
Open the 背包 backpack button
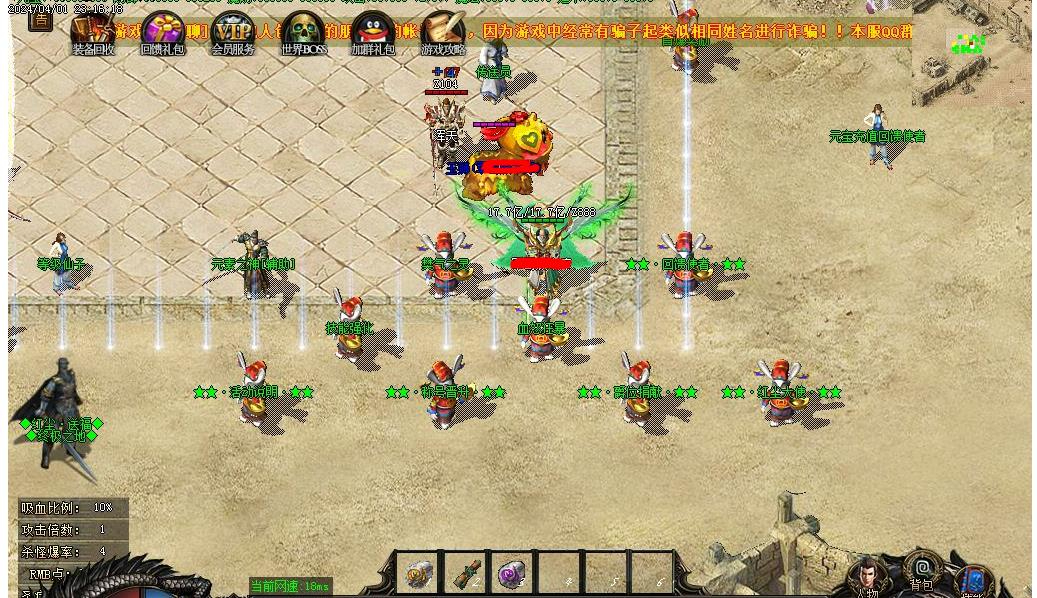coord(922,570)
